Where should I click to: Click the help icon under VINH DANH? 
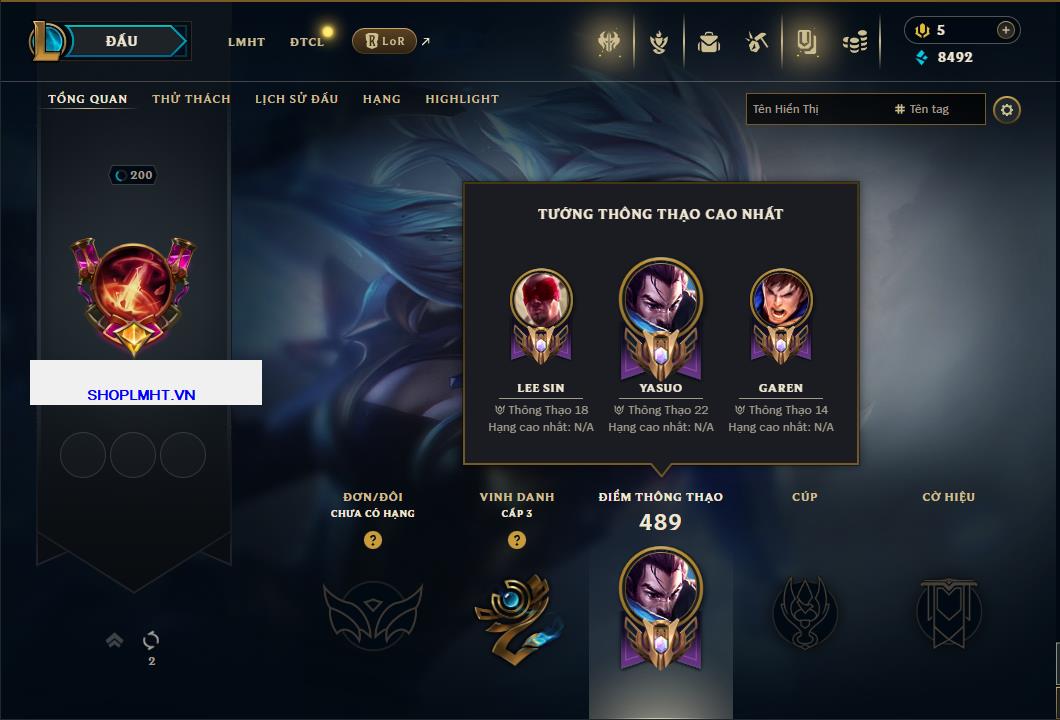517,540
